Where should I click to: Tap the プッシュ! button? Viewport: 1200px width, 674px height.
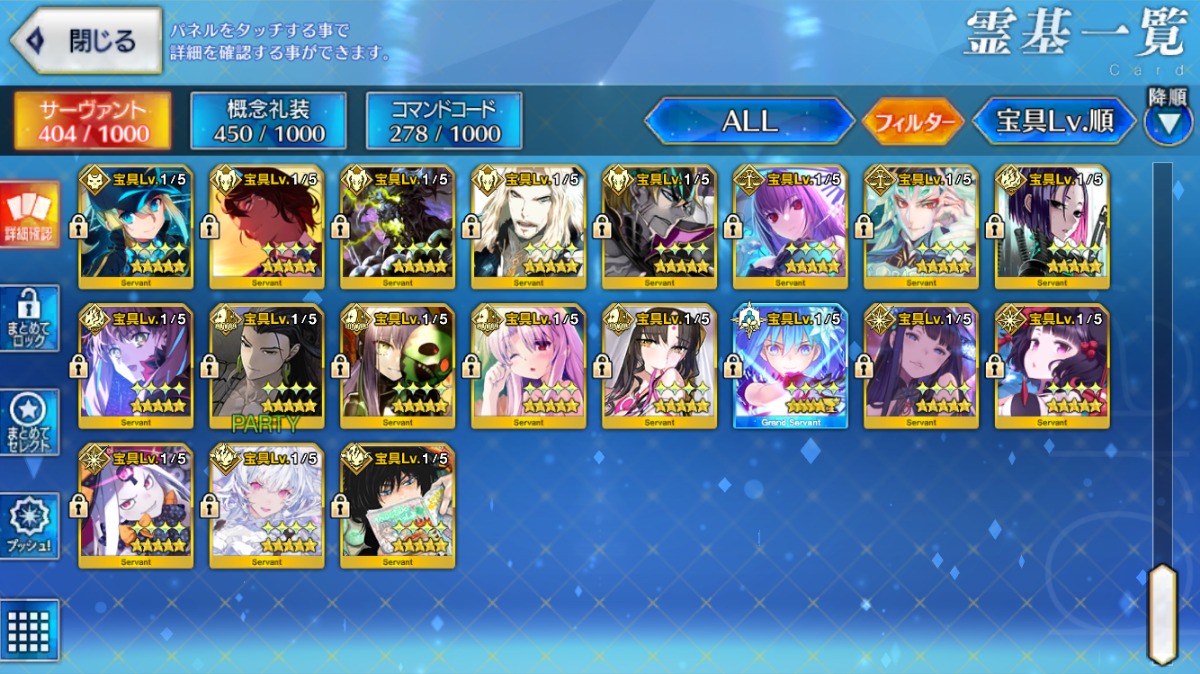point(30,526)
